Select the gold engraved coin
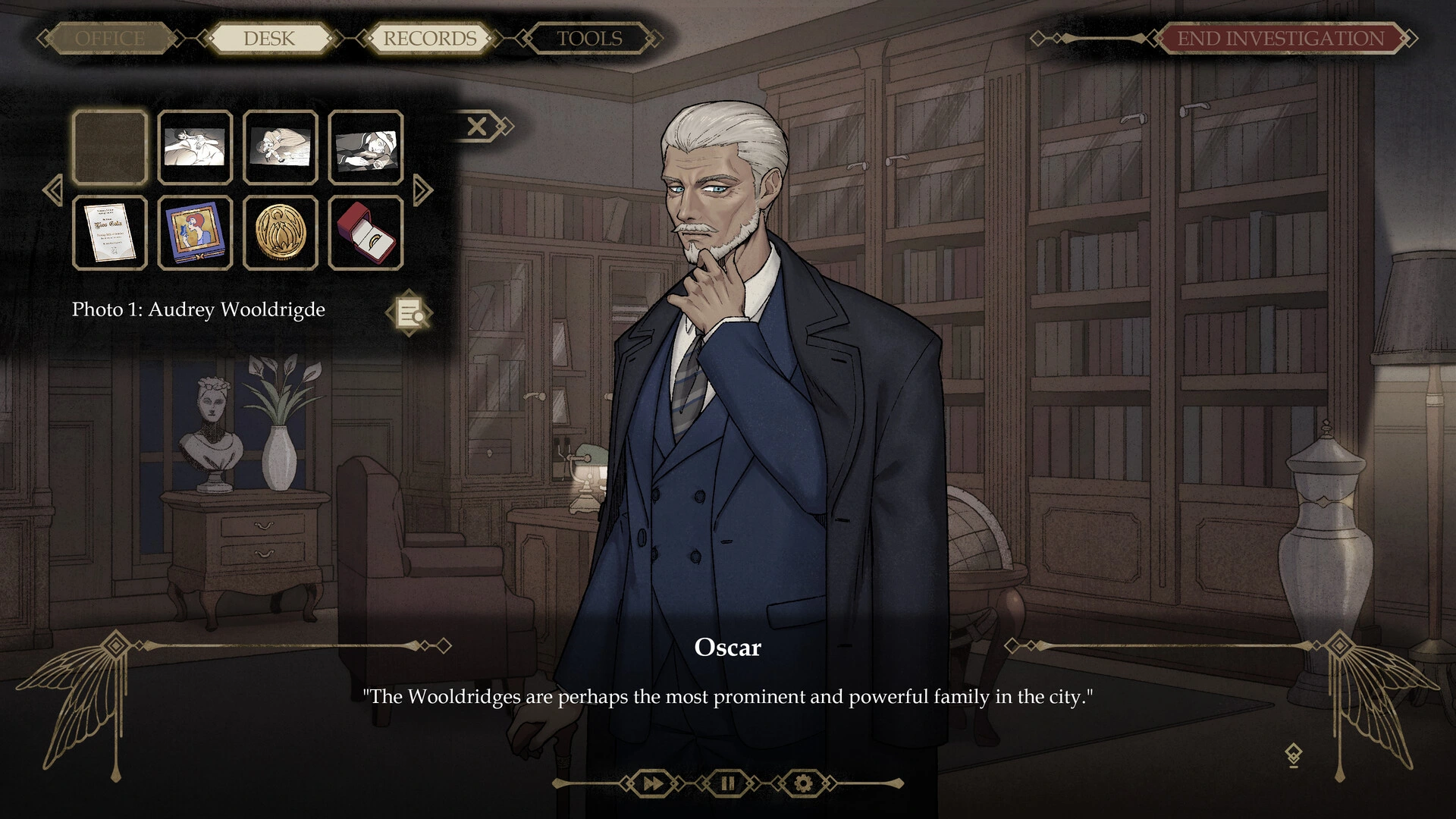Image resolution: width=1456 pixels, height=819 pixels. (x=281, y=233)
